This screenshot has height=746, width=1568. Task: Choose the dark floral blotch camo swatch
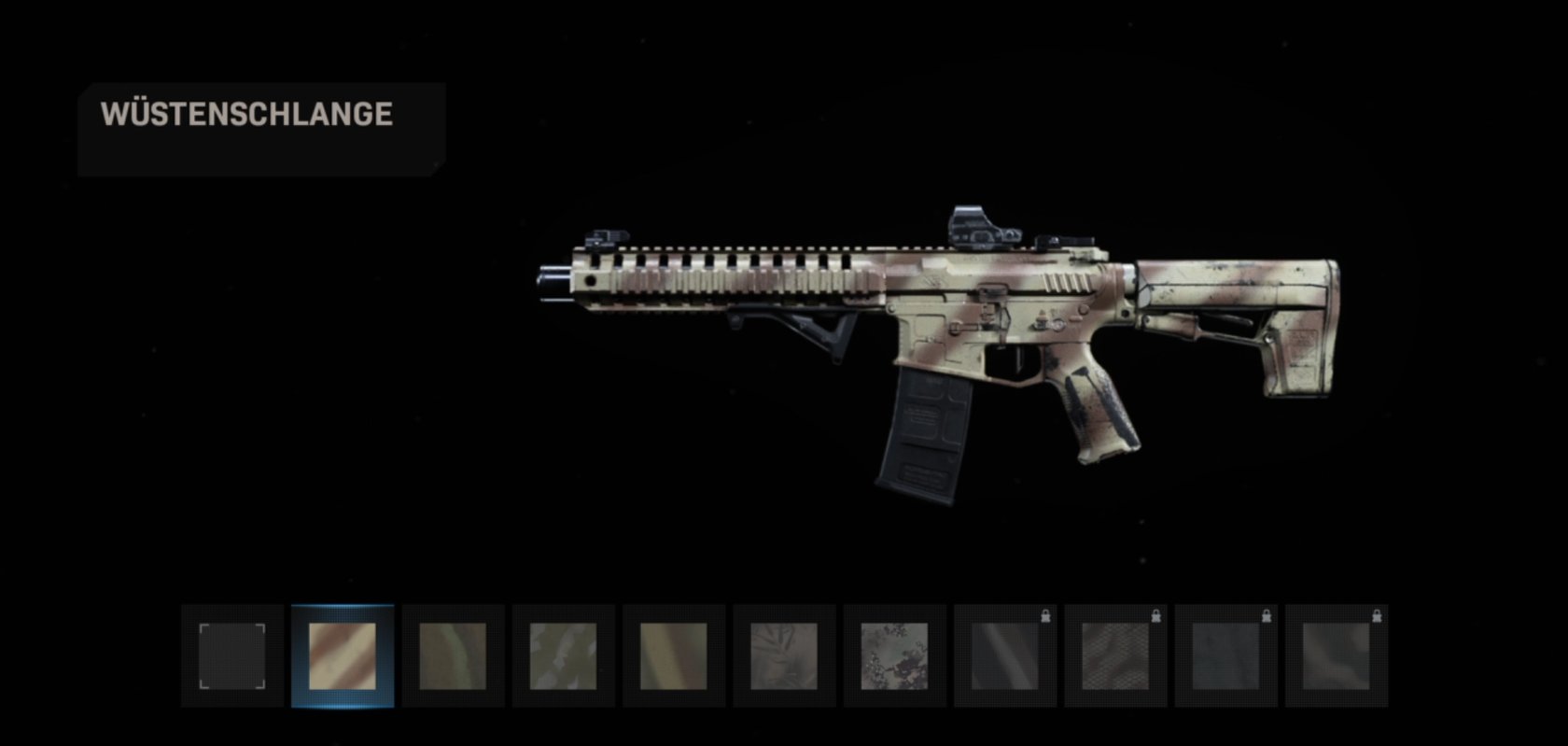pos(893,655)
